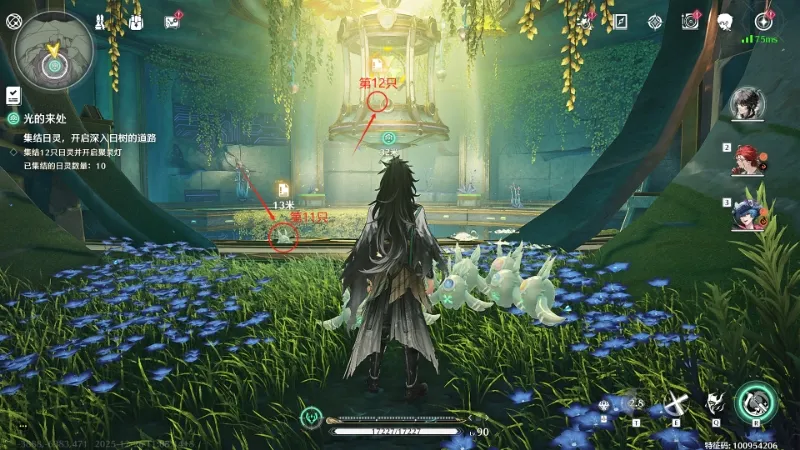The height and width of the screenshot is (450, 800).
Task: Open the quest log clipboard icon
Action: [14, 95]
